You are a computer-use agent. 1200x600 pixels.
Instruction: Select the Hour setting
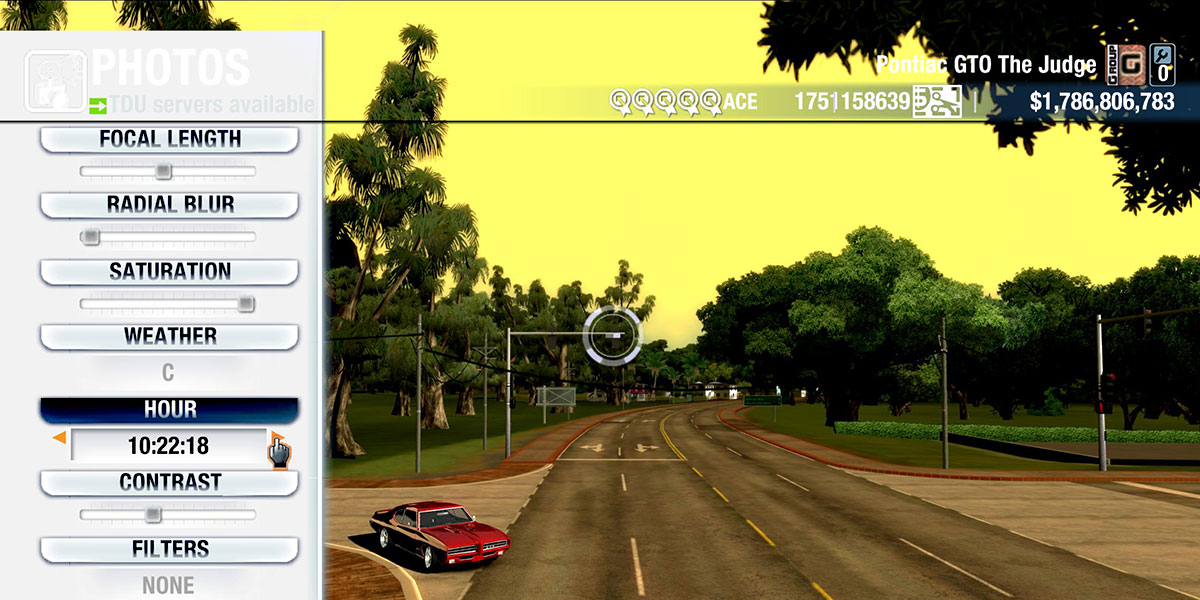[x=169, y=410]
